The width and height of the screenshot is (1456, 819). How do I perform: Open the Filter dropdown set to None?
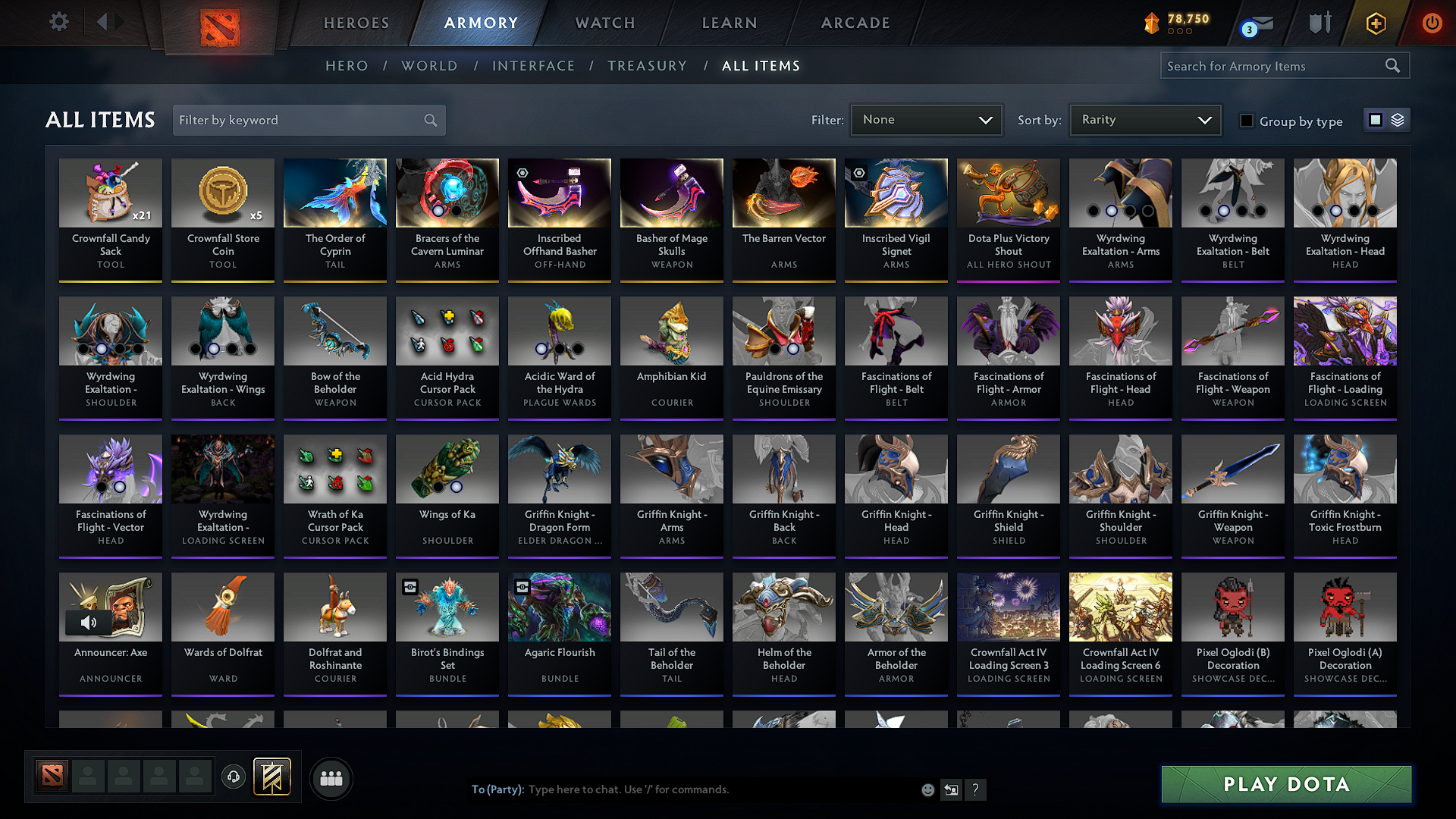(x=926, y=119)
